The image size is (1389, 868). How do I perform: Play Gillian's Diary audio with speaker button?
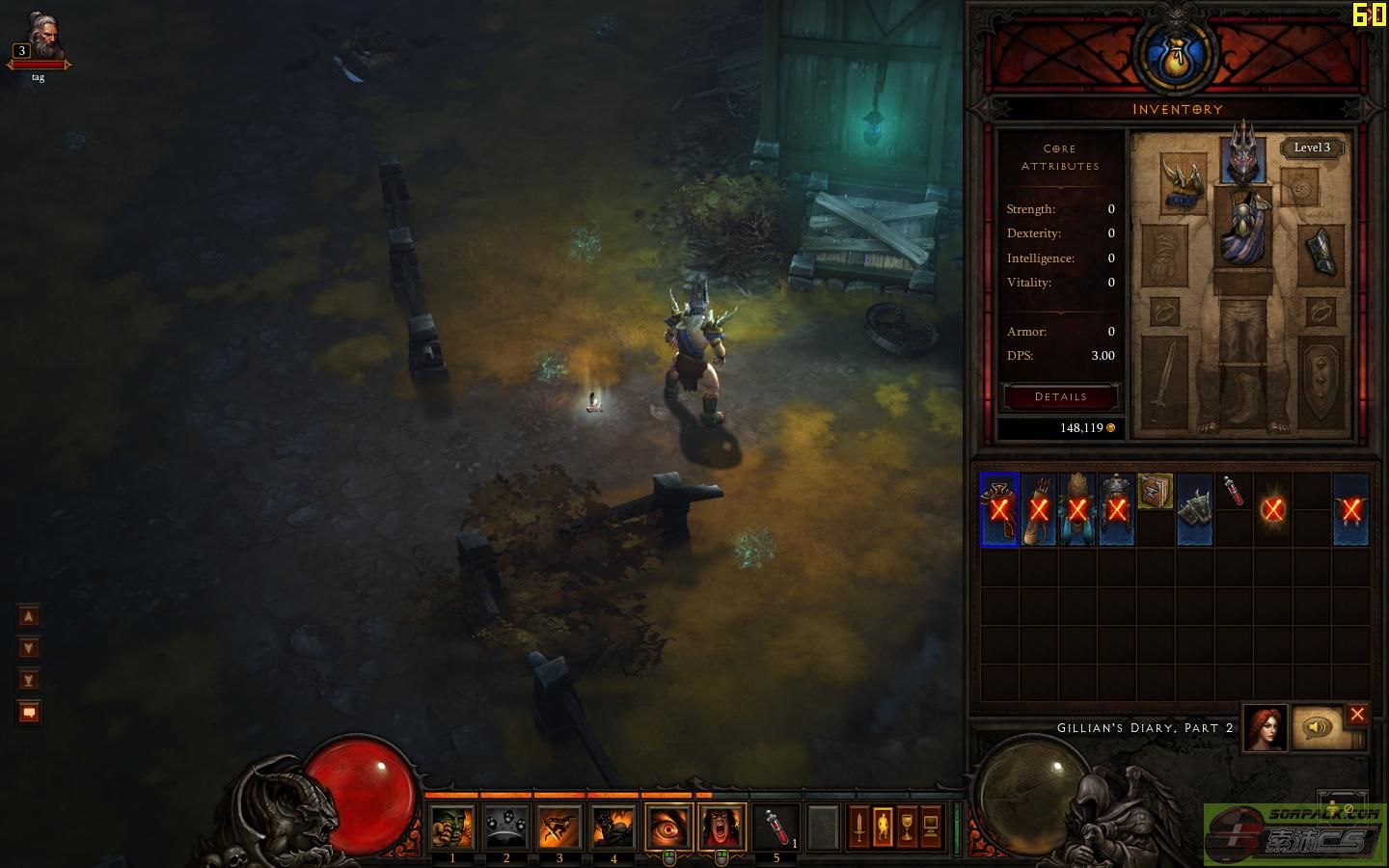pyautogui.click(x=1317, y=727)
